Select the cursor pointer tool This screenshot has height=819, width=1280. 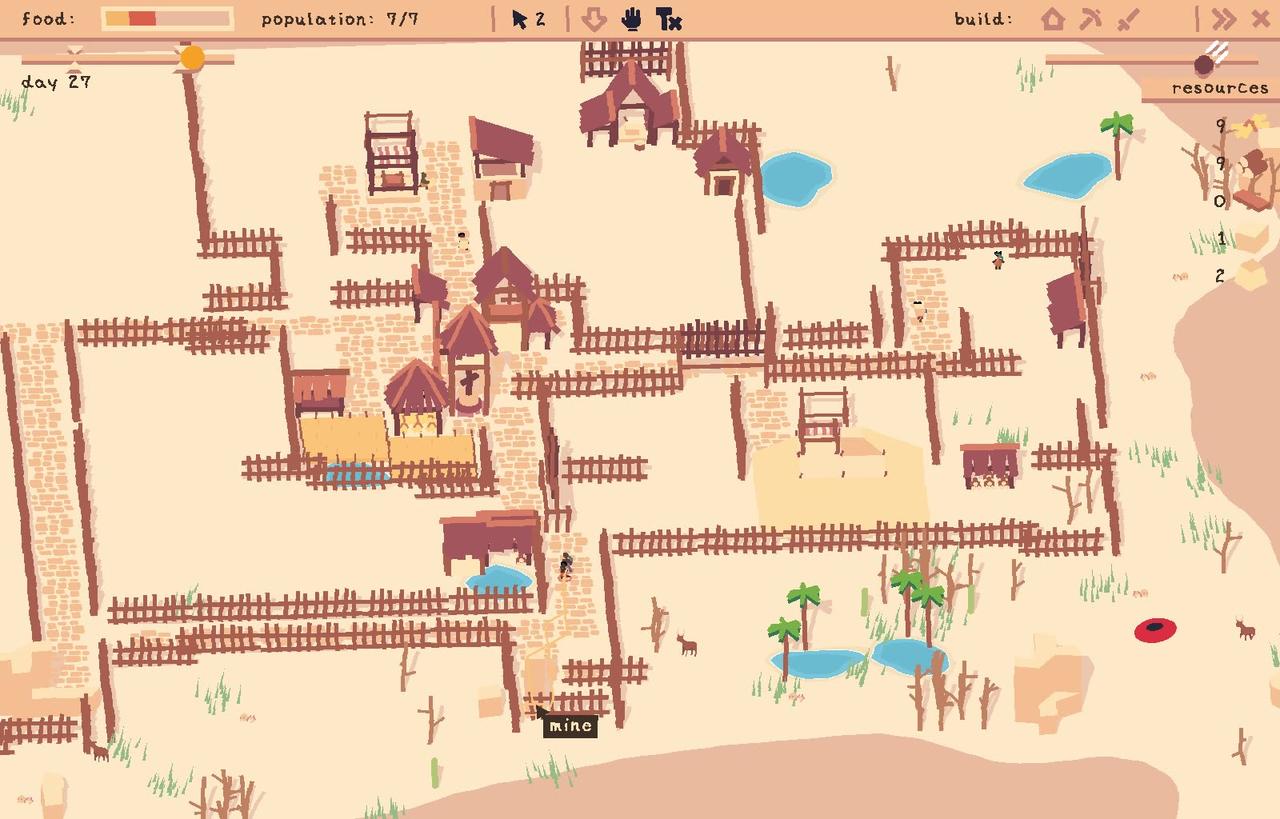[520, 19]
